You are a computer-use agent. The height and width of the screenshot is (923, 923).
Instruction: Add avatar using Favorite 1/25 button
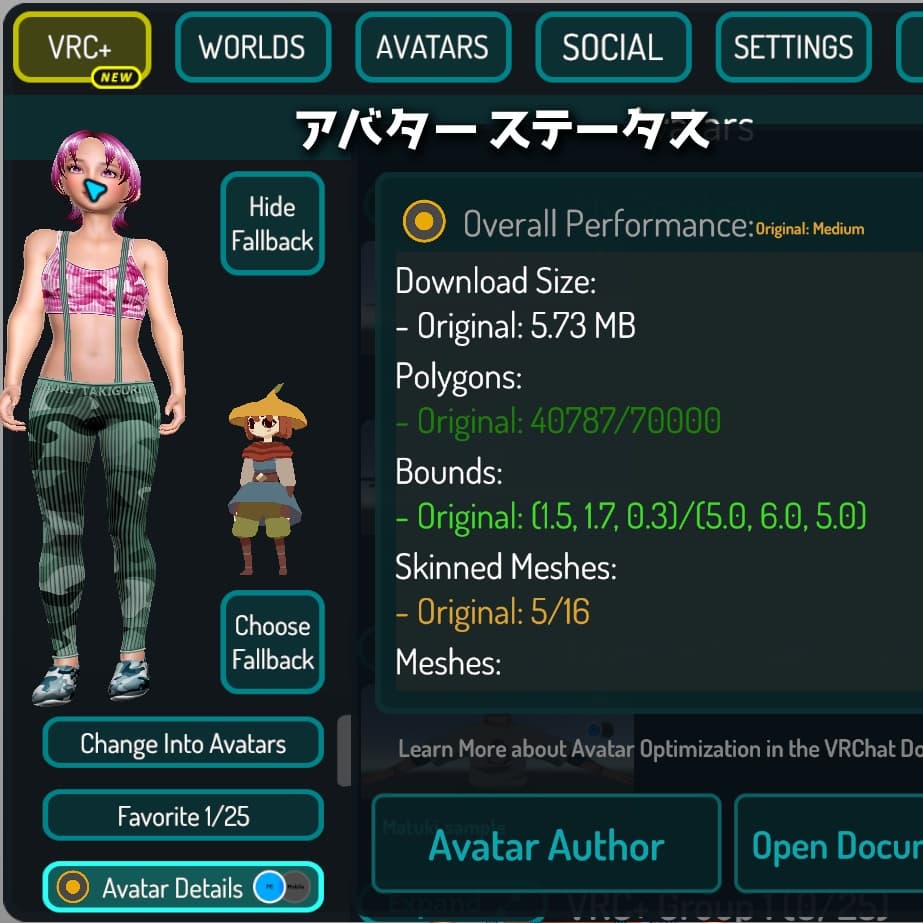(183, 816)
